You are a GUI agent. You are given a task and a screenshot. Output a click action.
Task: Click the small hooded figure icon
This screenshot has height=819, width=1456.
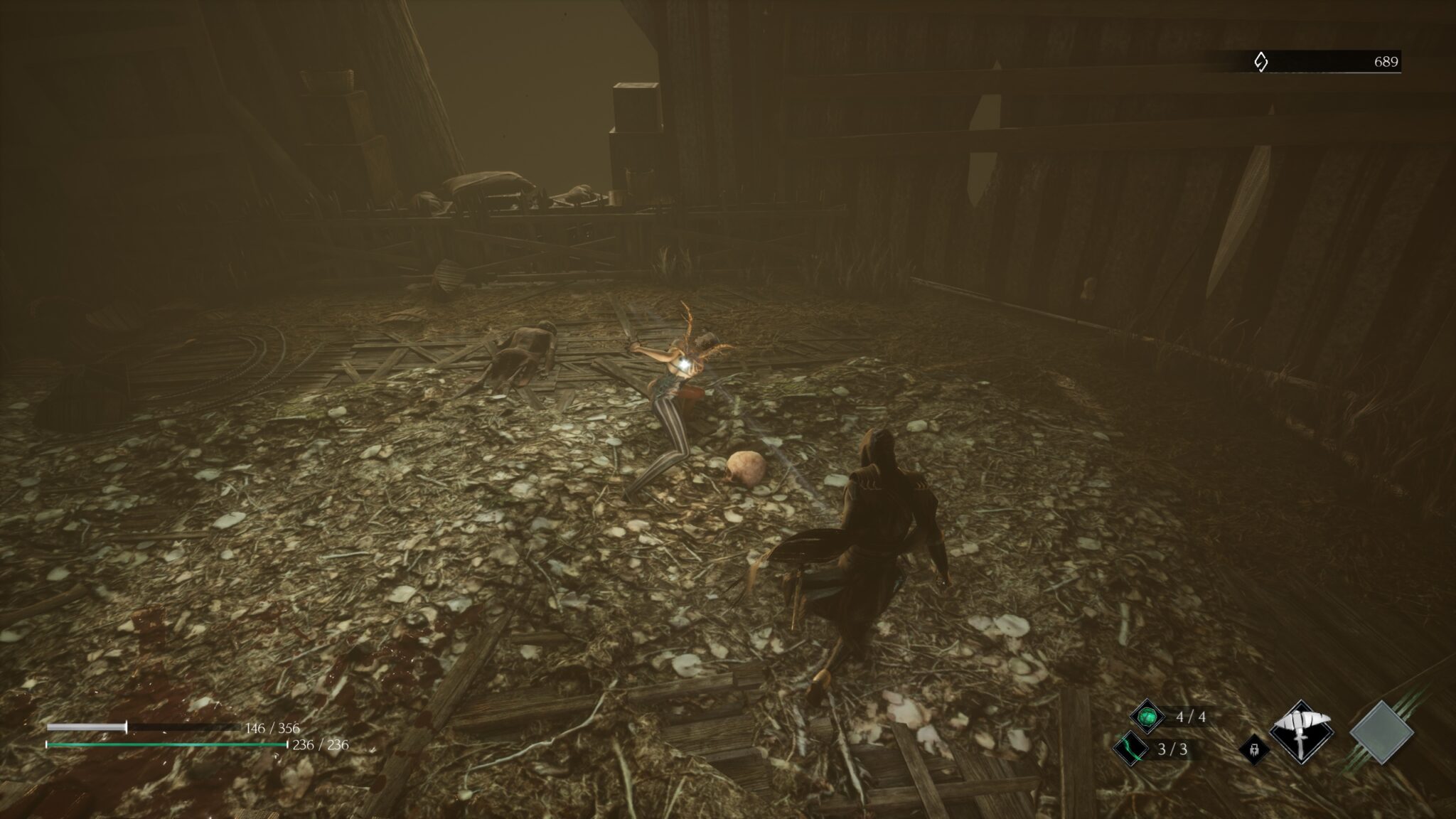click(1255, 749)
